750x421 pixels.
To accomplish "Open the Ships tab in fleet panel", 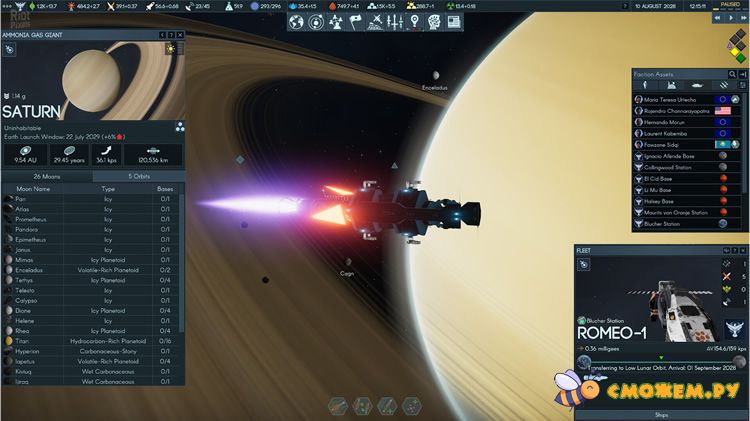I will click(661, 413).
